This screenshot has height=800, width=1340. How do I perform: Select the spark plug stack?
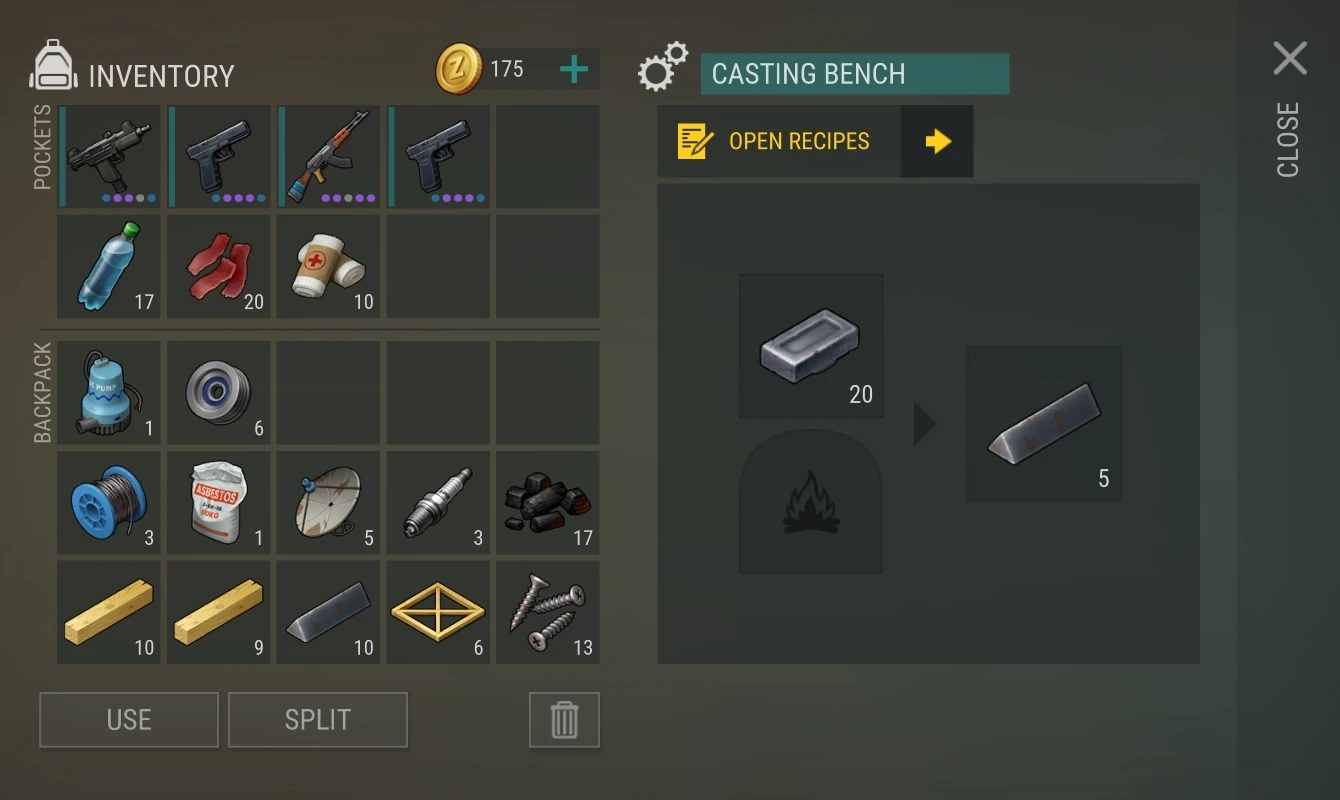coord(438,502)
